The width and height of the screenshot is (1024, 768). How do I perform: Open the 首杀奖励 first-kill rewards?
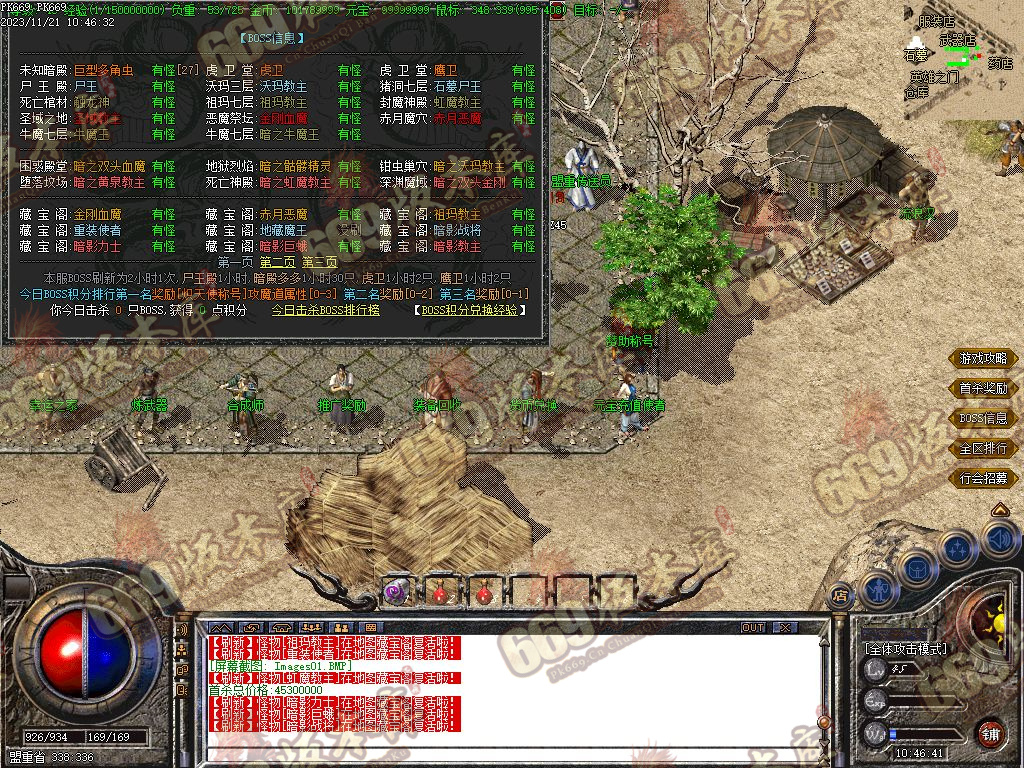[x=983, y=388]
